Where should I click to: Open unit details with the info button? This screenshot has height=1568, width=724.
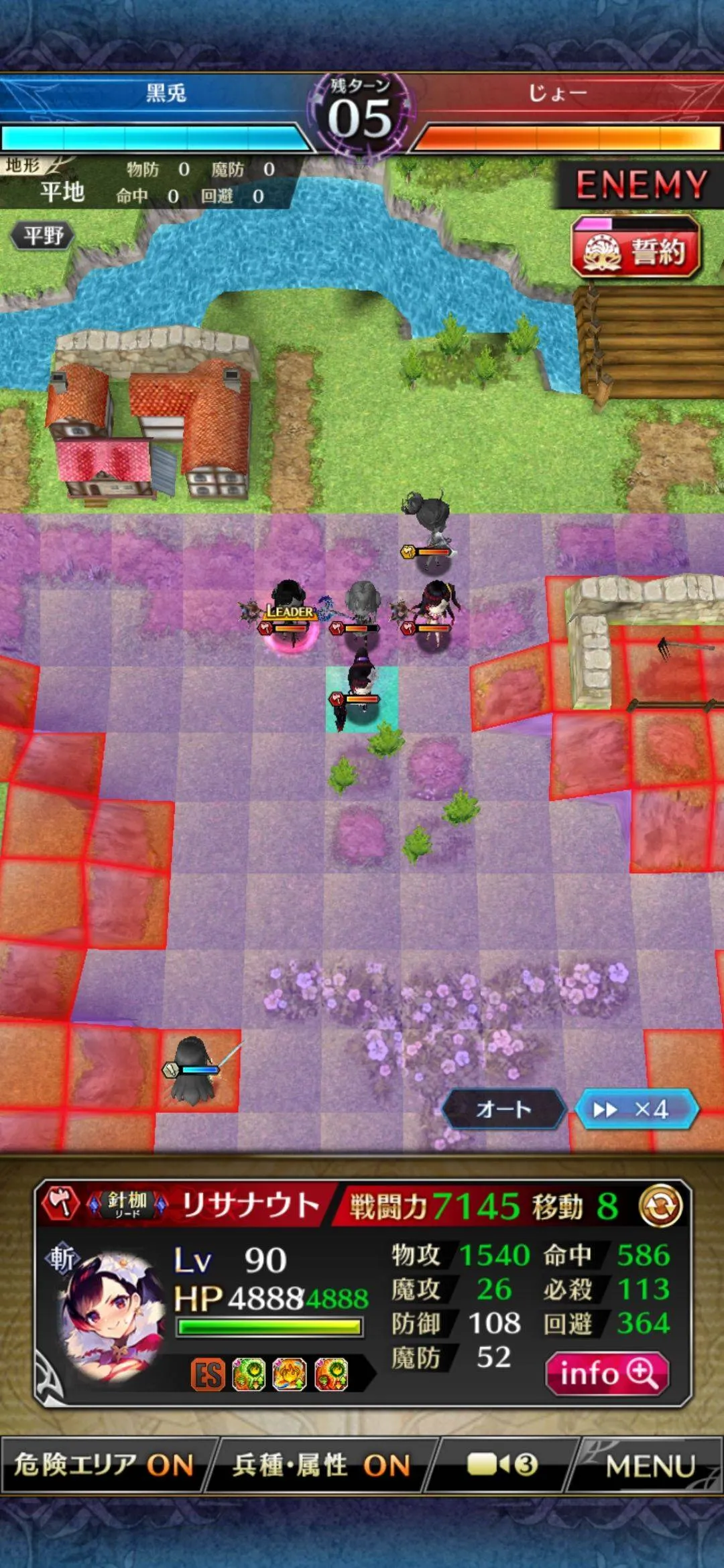pyautogui.click(x=607, y=1374)
